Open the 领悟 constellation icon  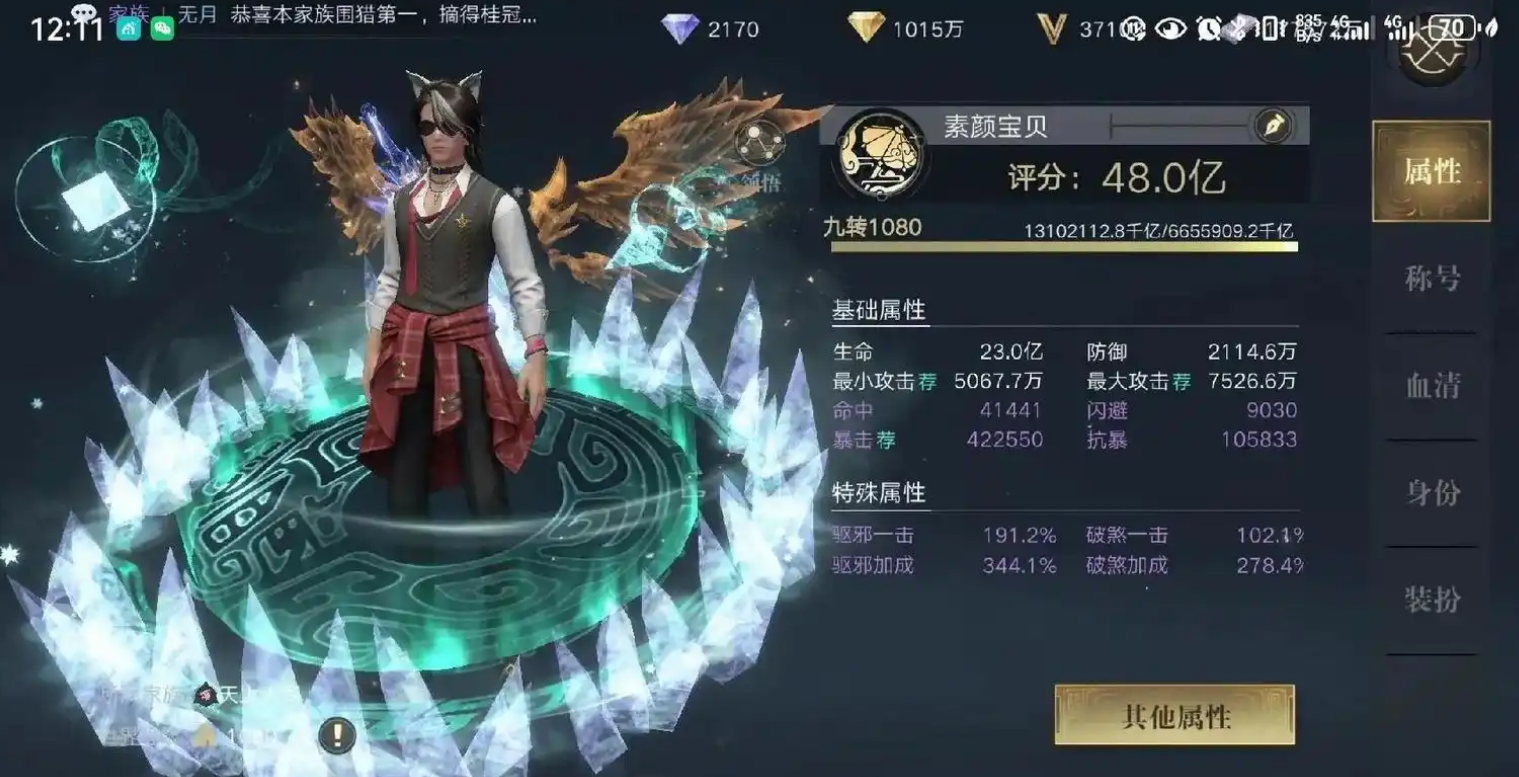tap(759, 145)
